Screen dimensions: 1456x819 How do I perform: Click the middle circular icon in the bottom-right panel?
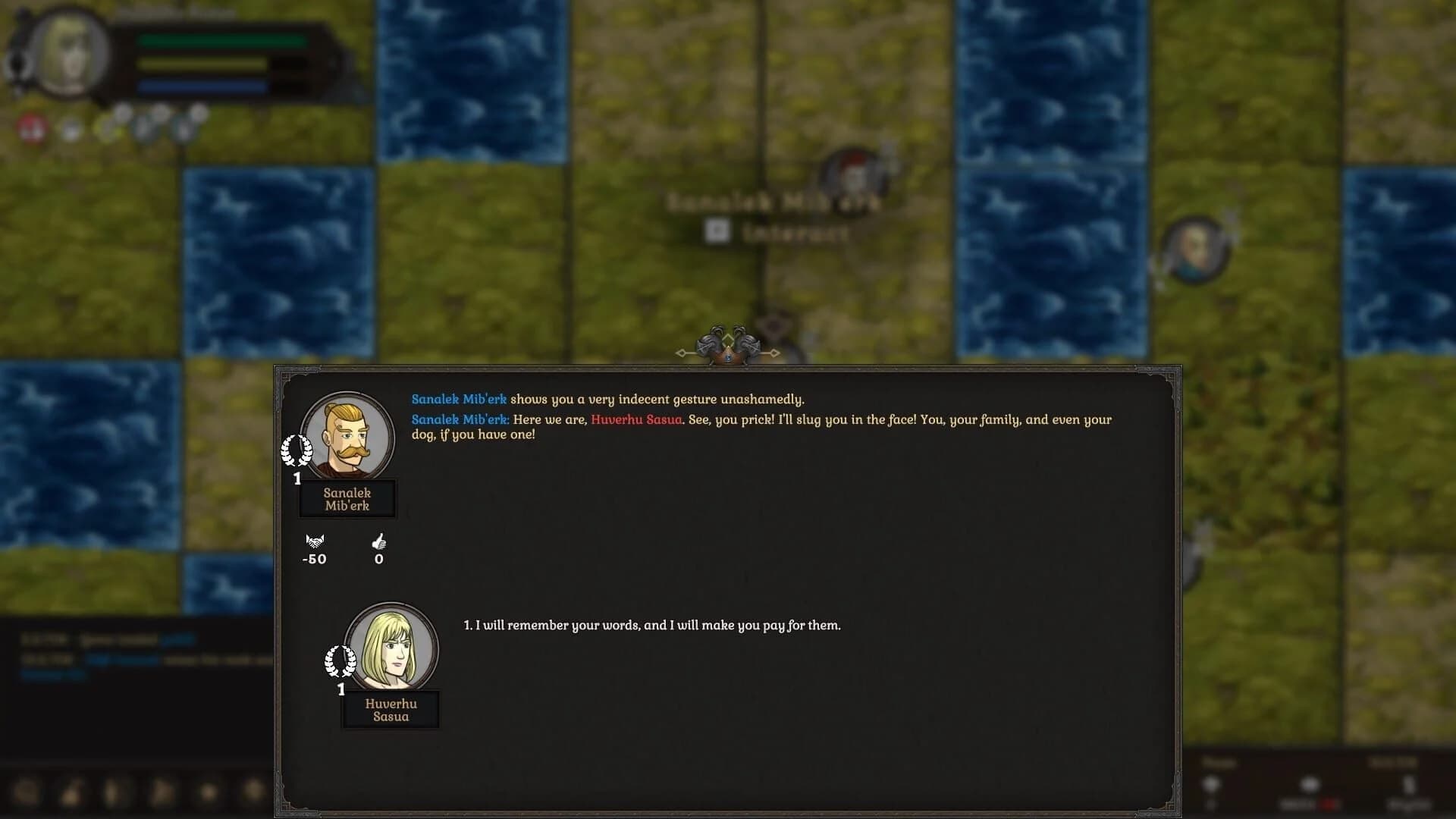(x=1310, y=783)
